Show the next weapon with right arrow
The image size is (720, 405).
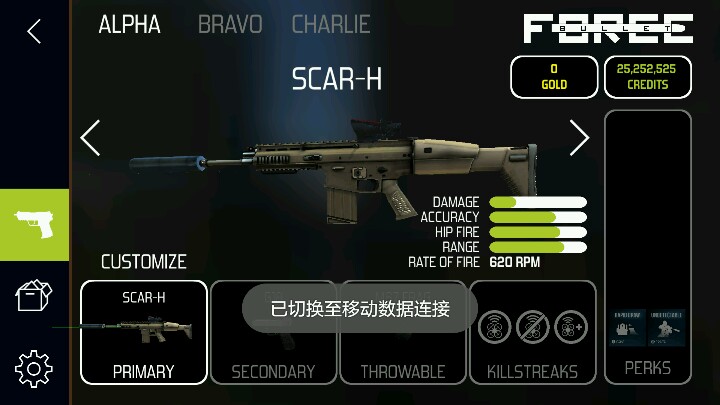click(x=579, y=138)
